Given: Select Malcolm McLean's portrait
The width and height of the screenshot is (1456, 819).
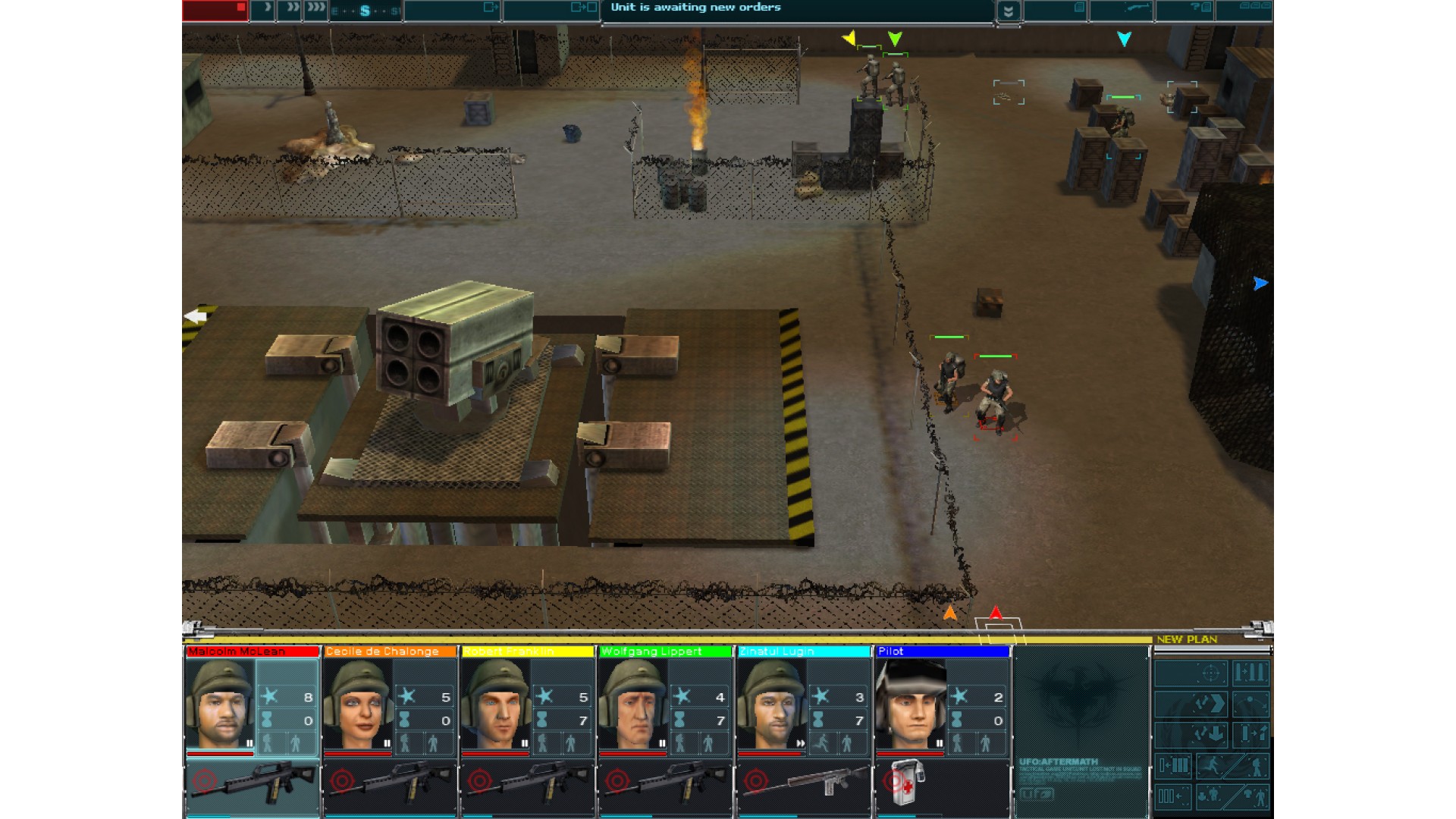Looking at the screenshot, I should pyautogui.click(x=220, y=705).
